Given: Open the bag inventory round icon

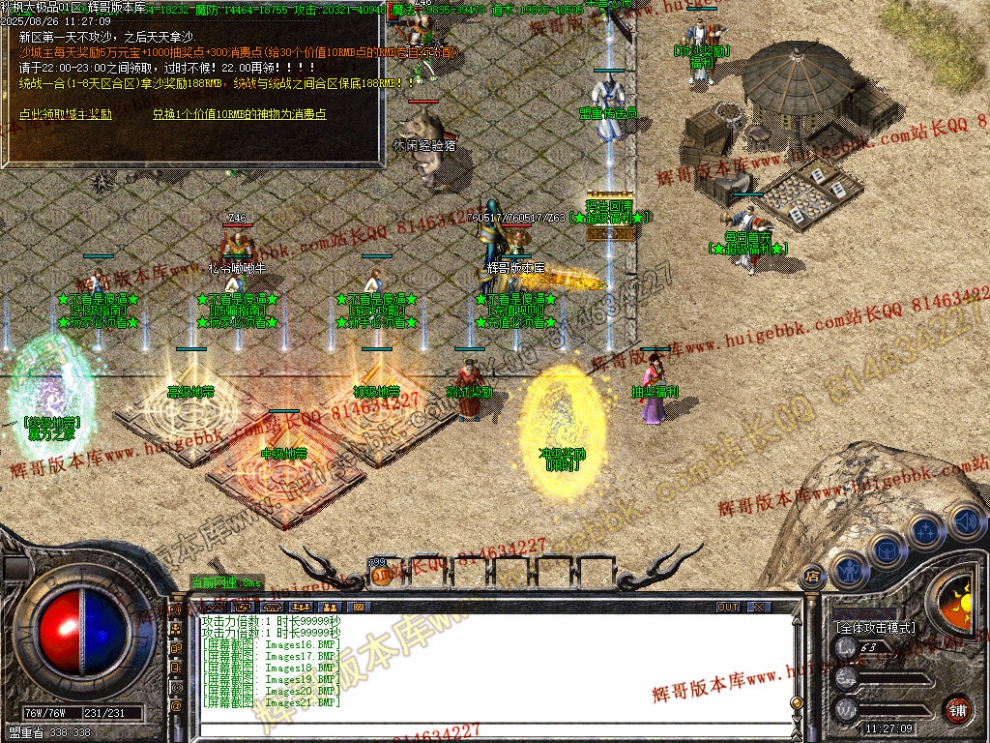Looking at the screenshot, I should [886, 549].
